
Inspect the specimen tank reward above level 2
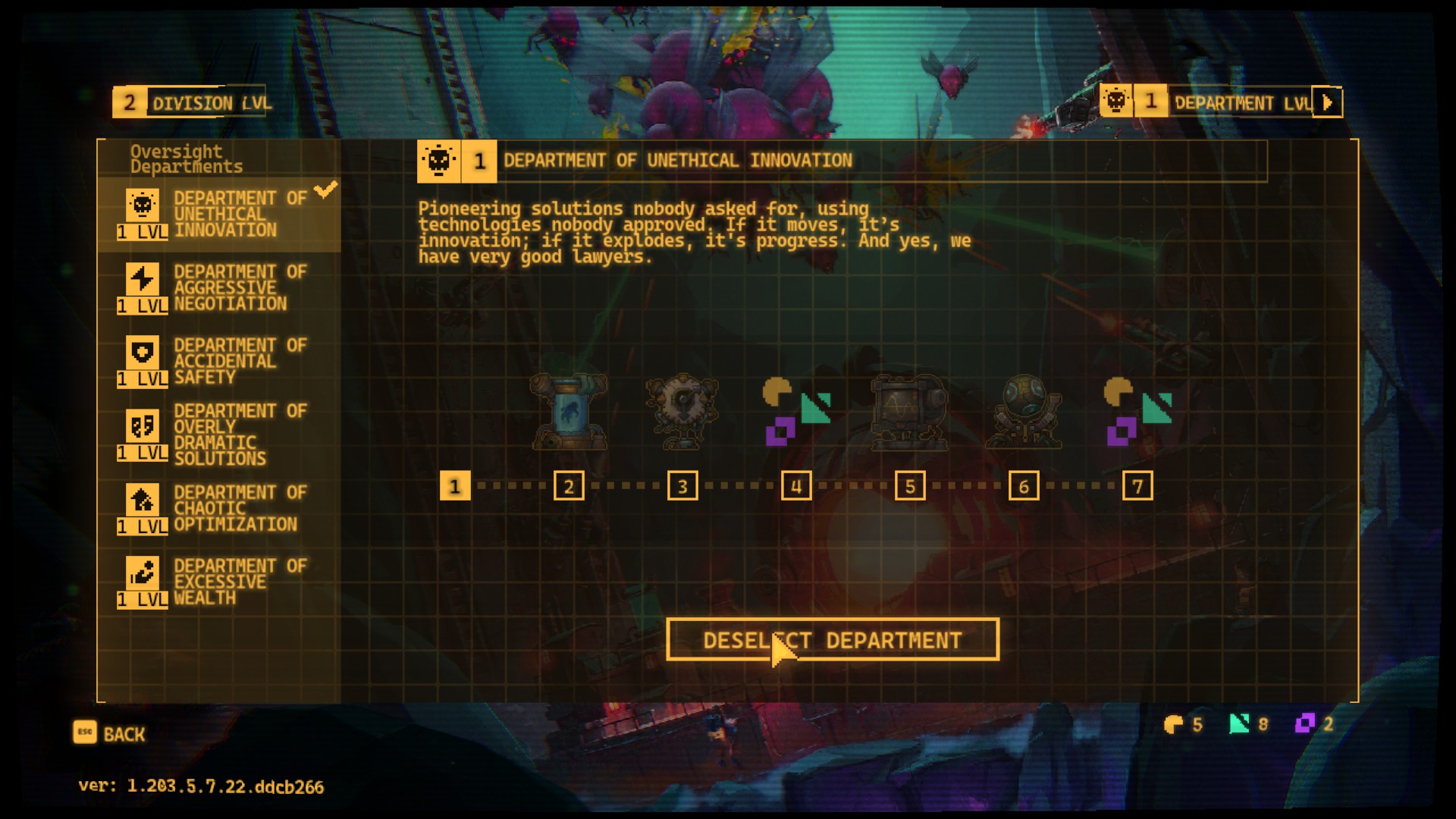(x=569, y=412)
